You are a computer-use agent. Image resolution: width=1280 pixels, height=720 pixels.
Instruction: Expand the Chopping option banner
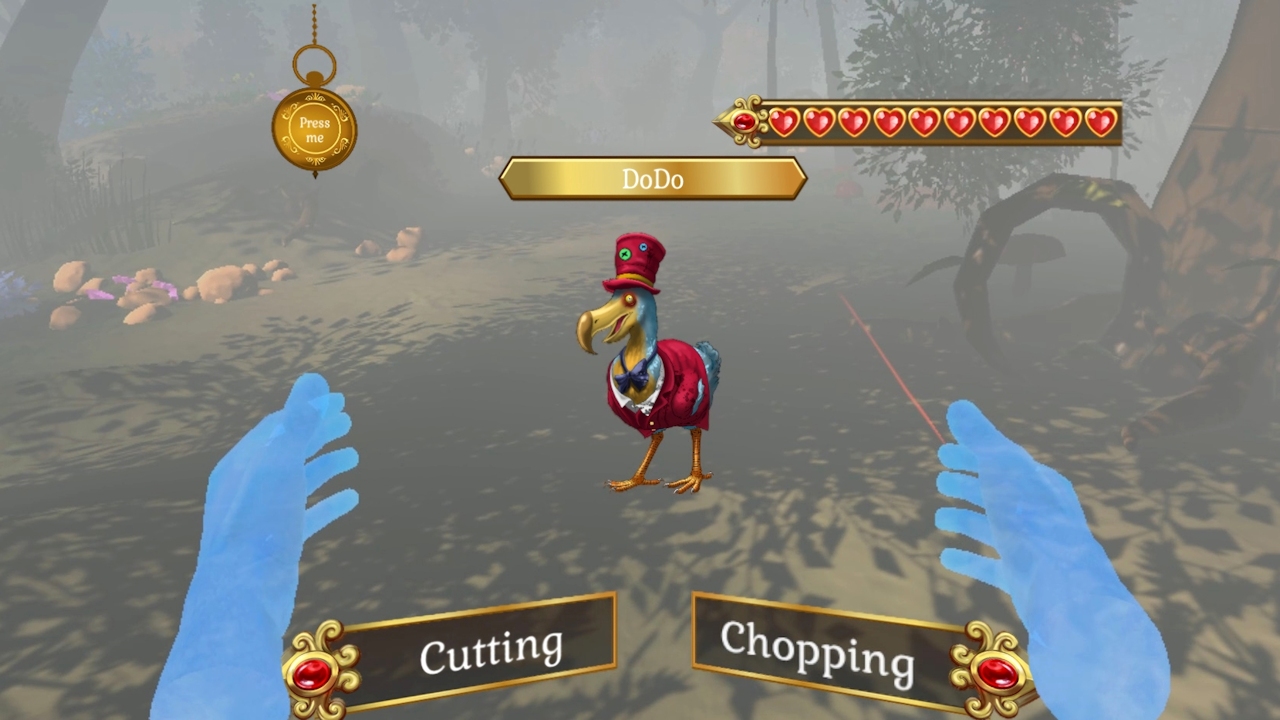(x=818, y=648)
